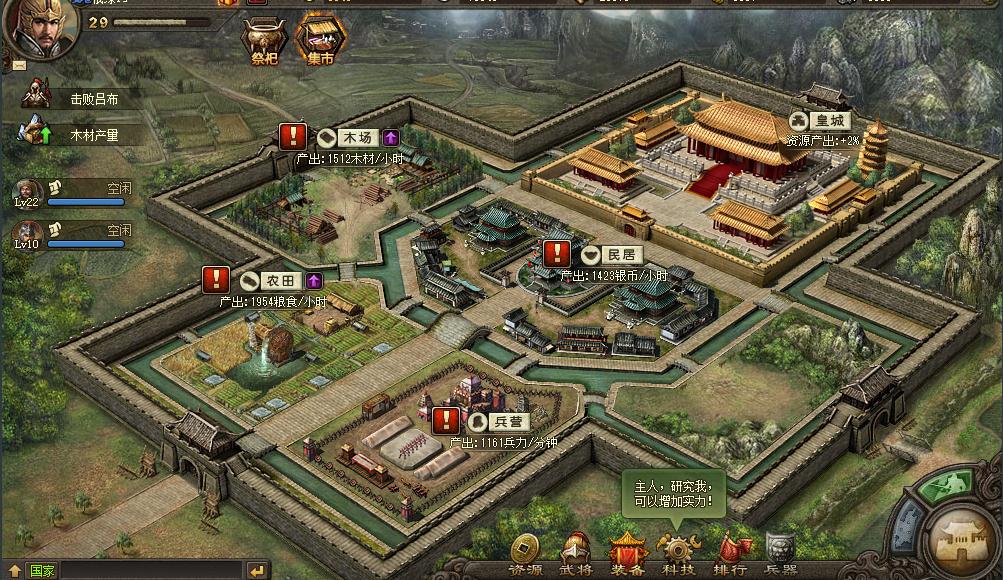Select the Lv10 general portrait
This screenshot has width=1003, height=580.
click(27, 233)
